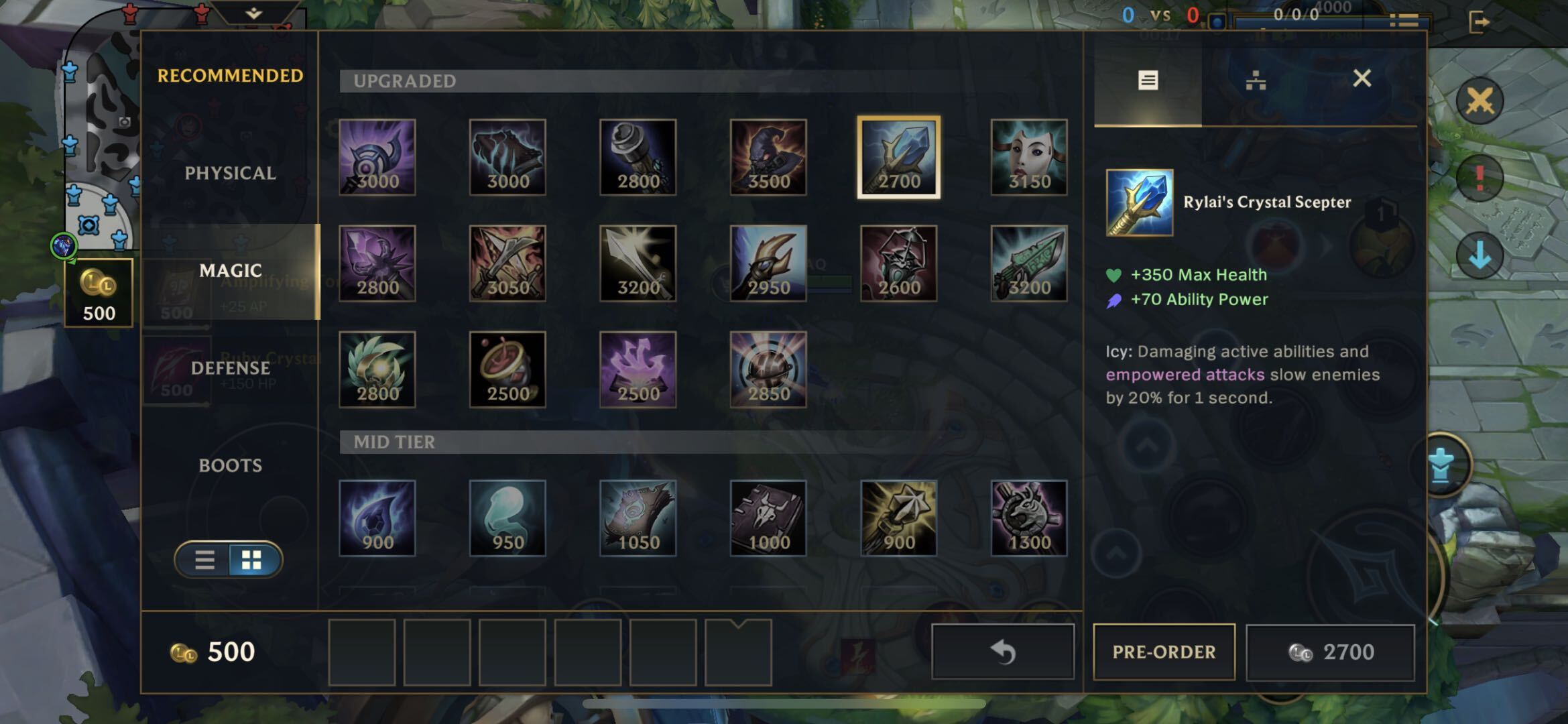The height and width of the screenshot is (724, 1568).
Task: Select the 3200 gold green blade item
Action: pyautogui.click(x=1029, y=263)
